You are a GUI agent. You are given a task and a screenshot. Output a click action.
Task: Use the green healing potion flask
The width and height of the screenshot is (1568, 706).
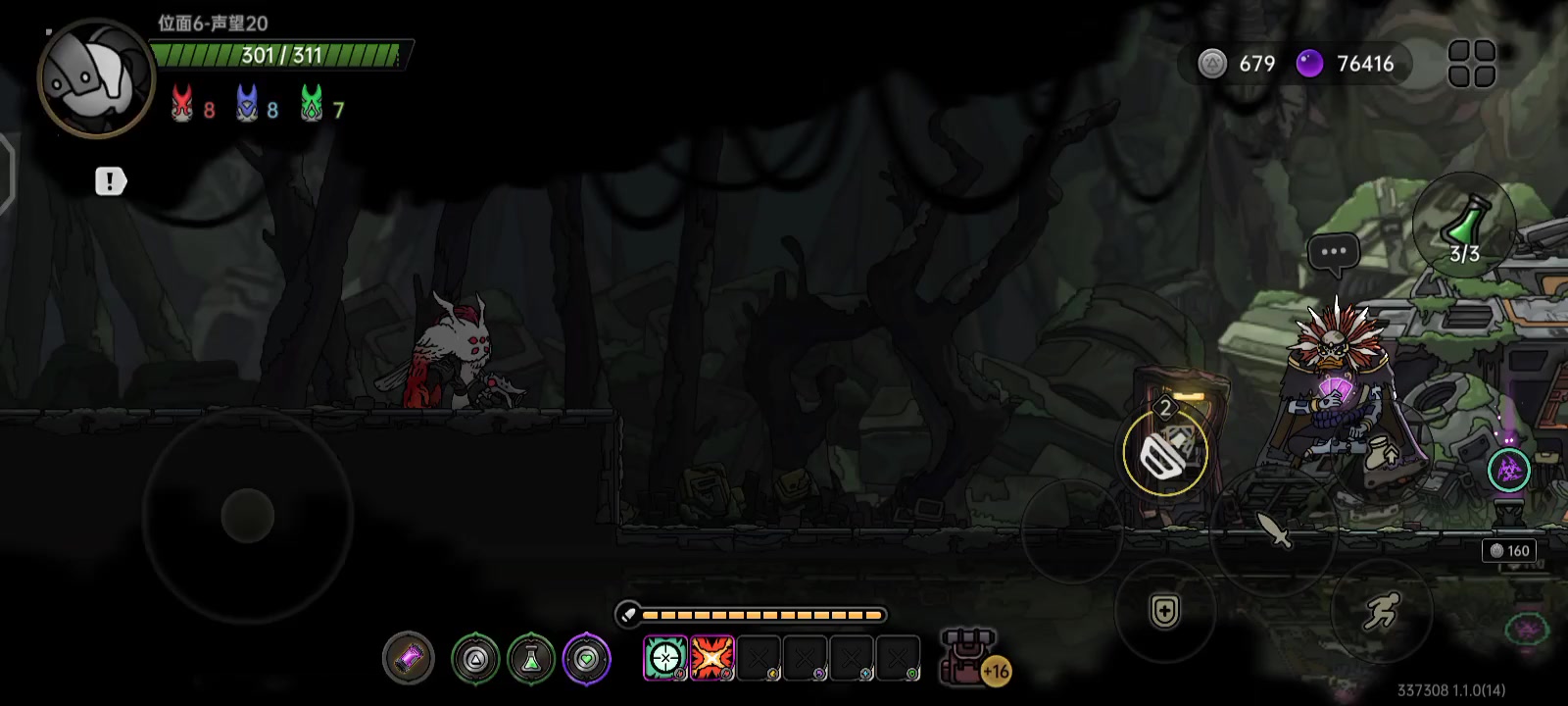click(1464, 225)
